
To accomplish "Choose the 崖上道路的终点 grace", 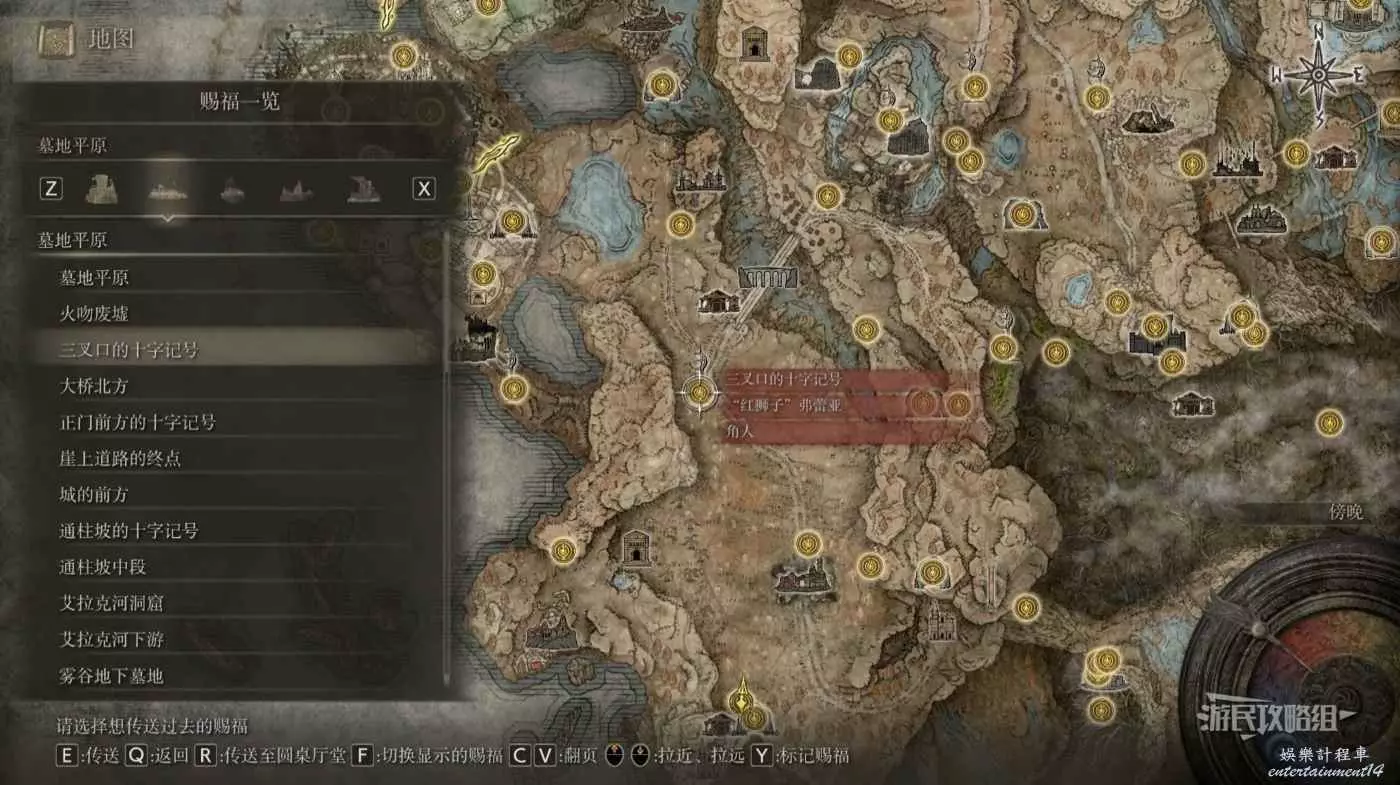I will click(119, 459).
